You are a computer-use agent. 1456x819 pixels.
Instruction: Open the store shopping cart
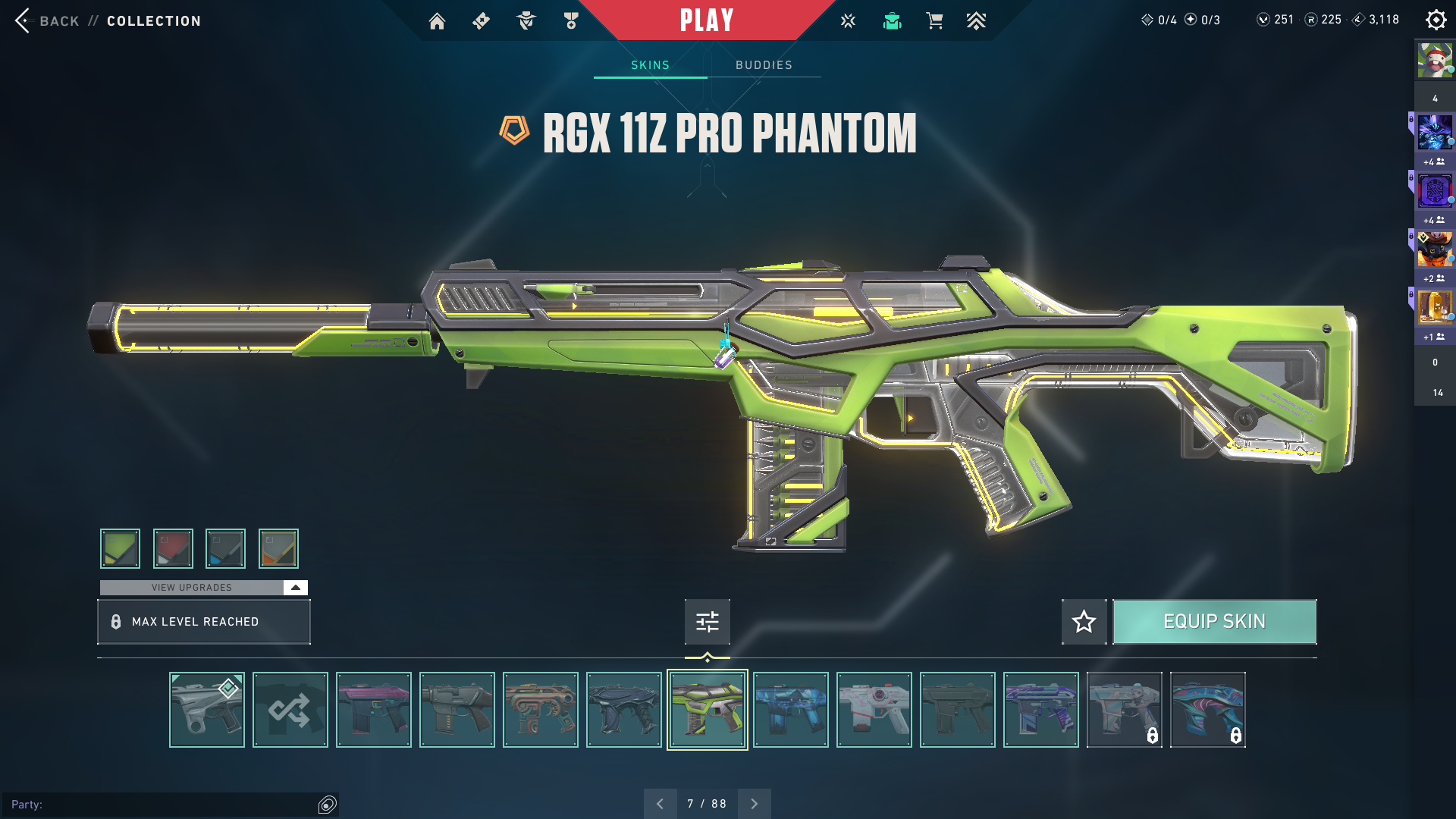tap(934, 21)
